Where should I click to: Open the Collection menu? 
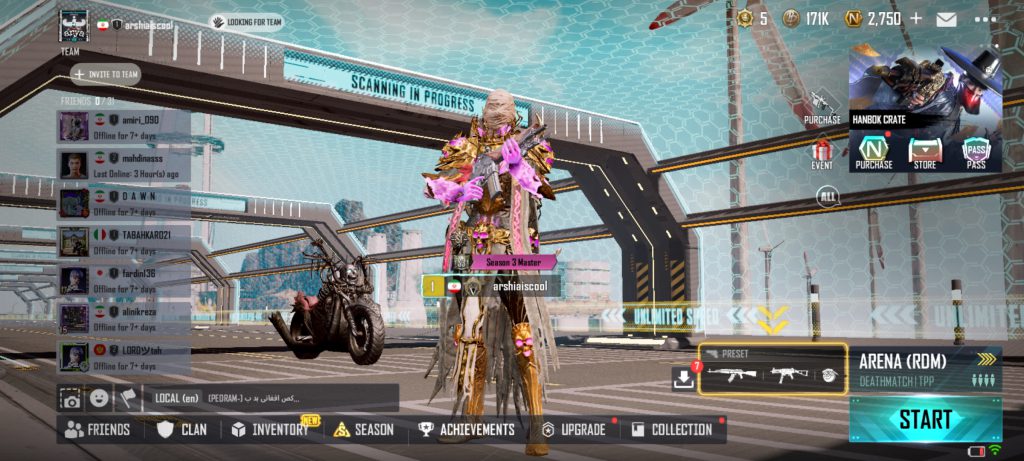[672, 430]
